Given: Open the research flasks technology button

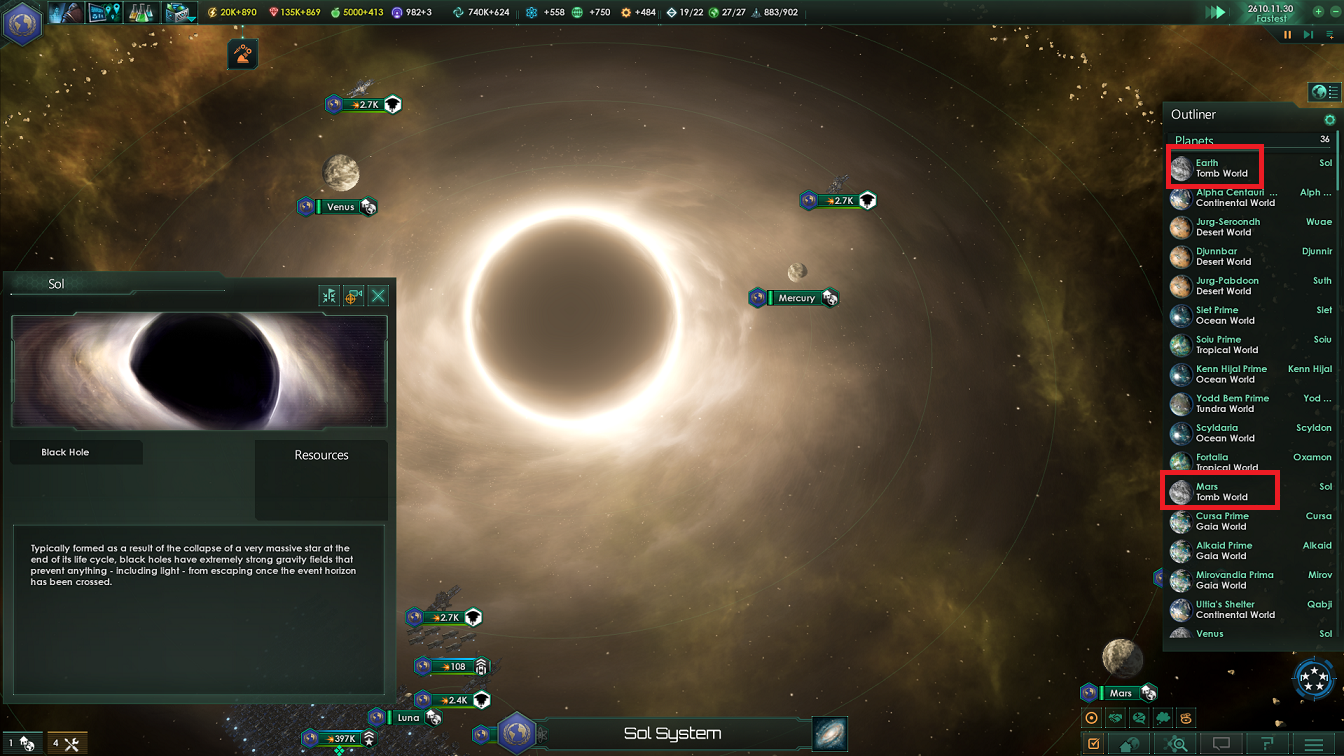Looking at the screenshot, I should (x=140, y=13).
